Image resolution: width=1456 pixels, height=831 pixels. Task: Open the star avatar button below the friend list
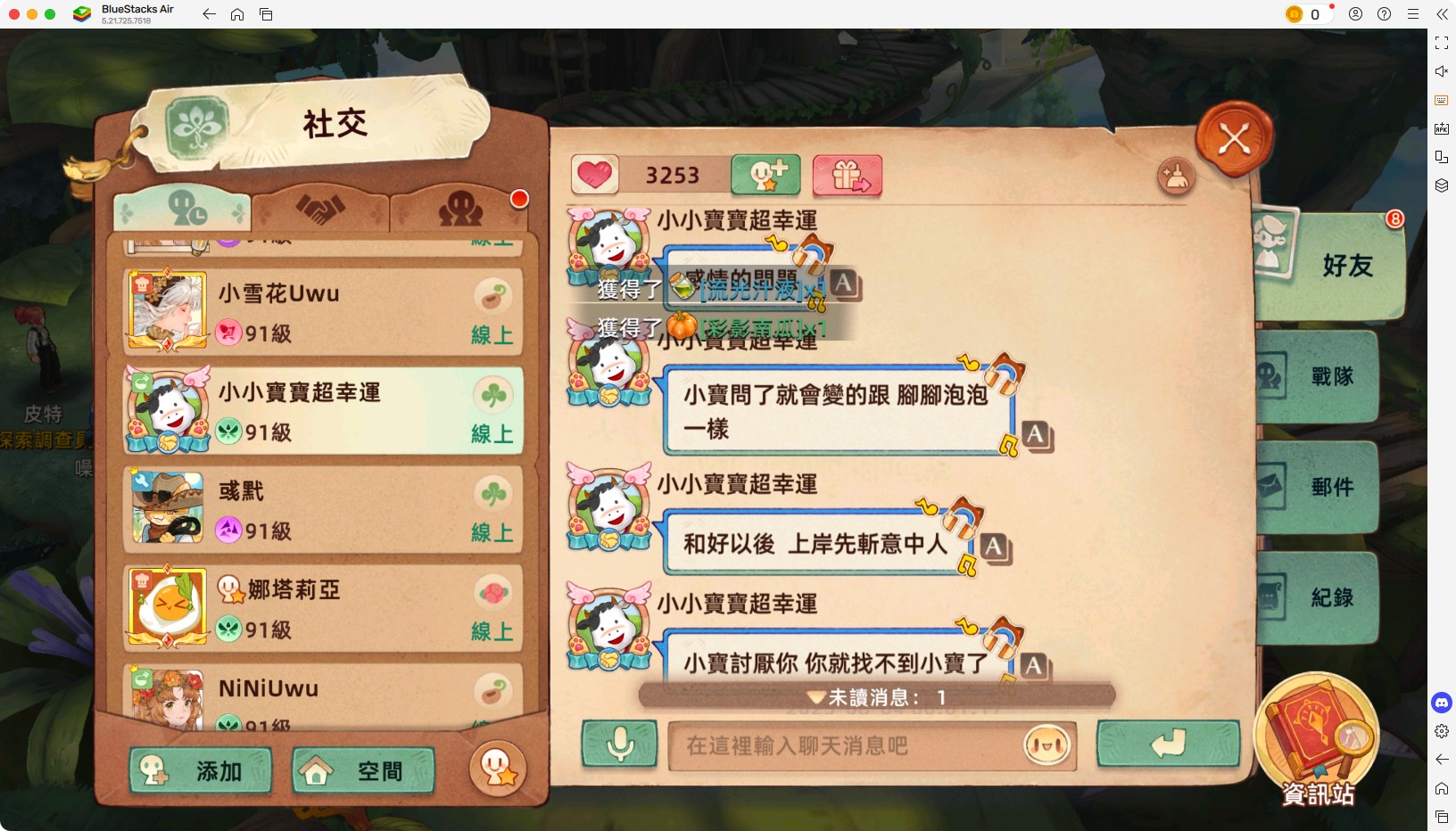pos(498,769)
